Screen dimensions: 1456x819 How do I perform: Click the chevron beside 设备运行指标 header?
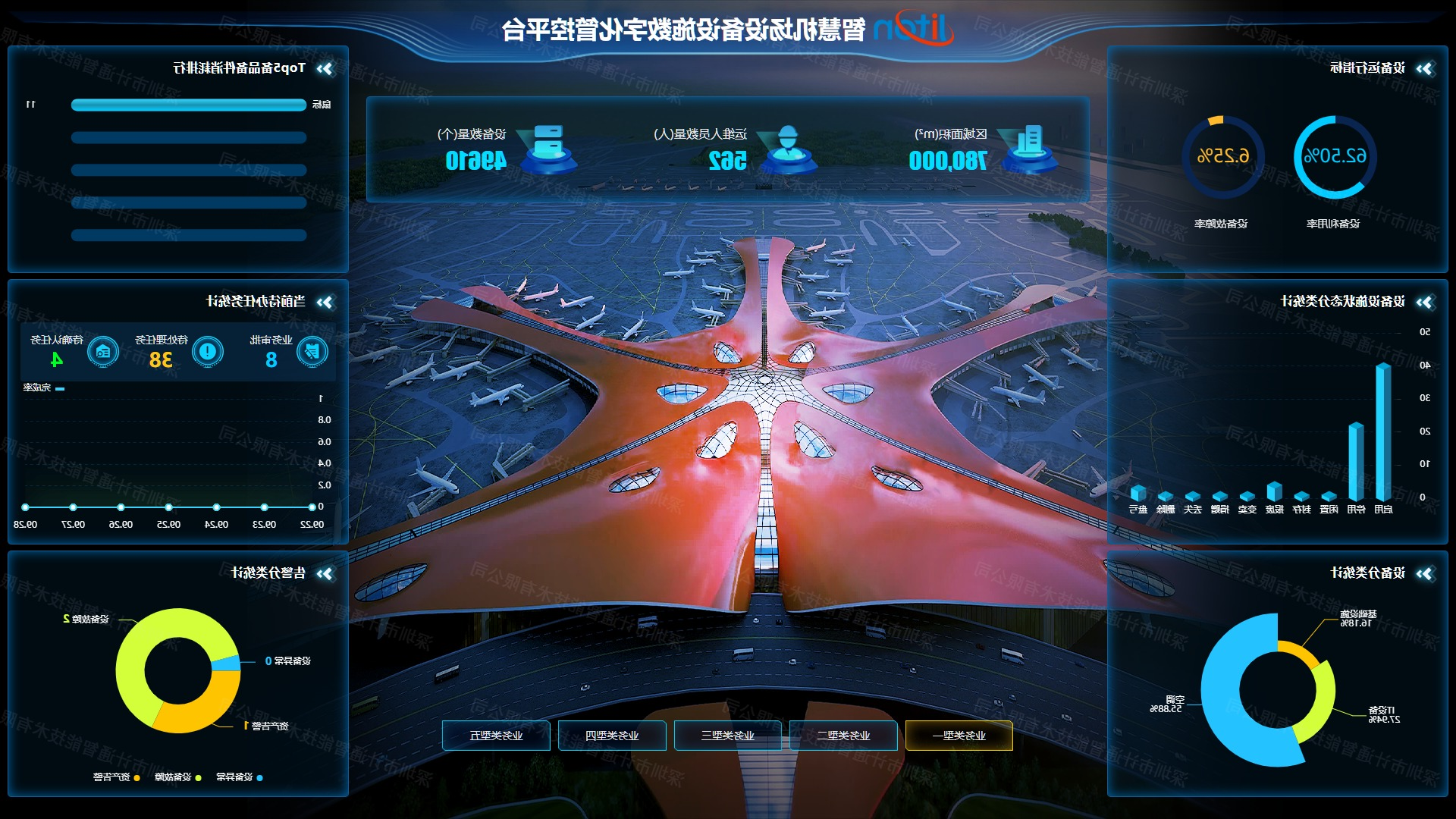1424,69
